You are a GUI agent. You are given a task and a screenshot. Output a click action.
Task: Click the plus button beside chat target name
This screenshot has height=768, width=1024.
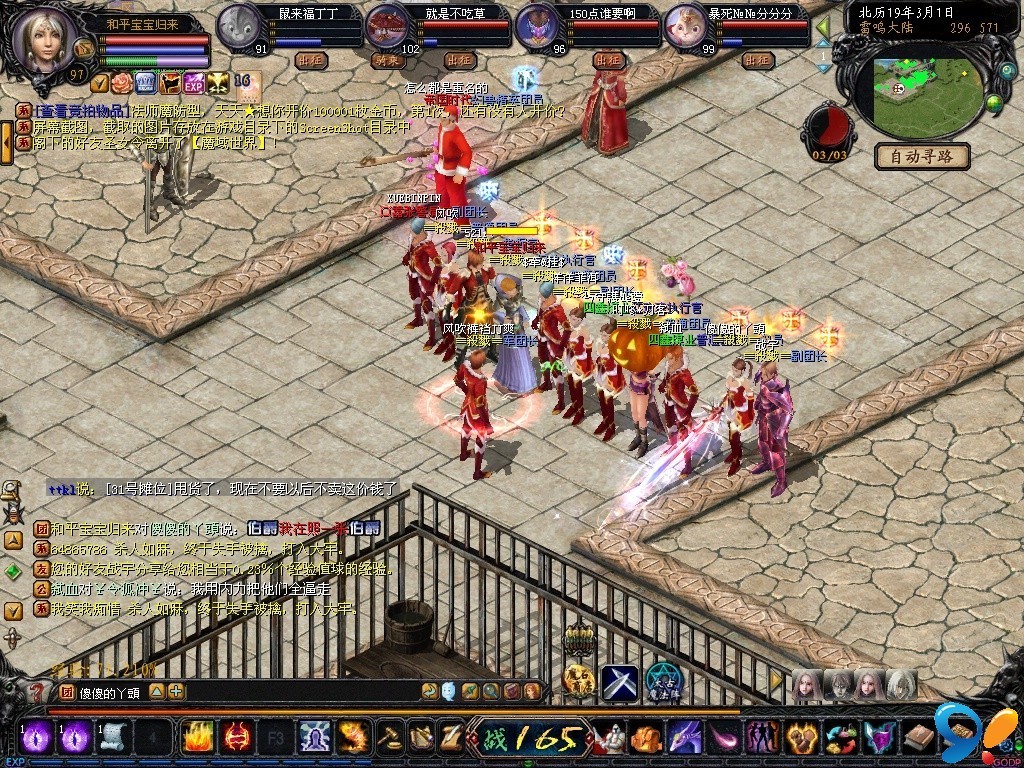click(176, 691)
